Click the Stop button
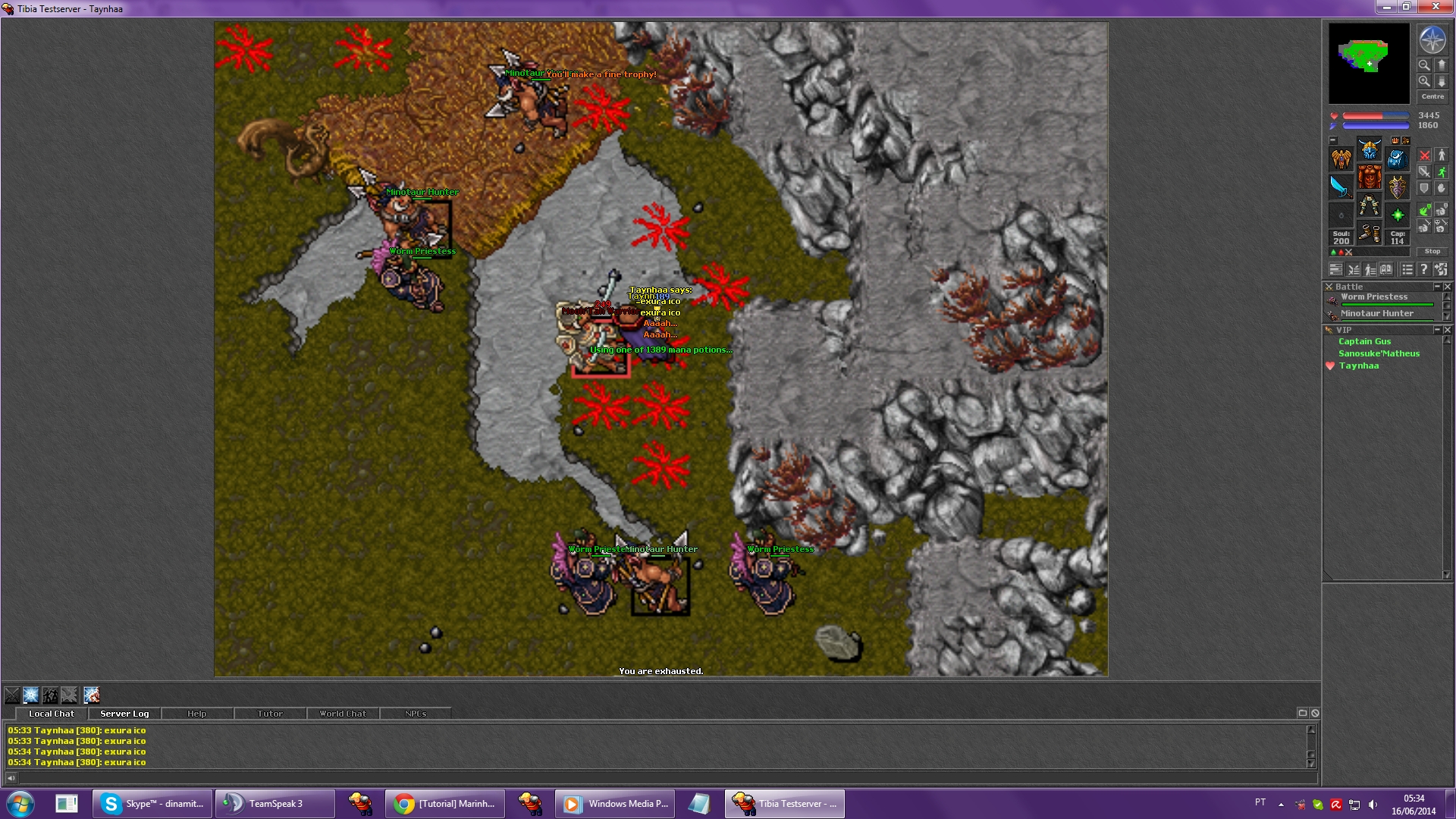Viewport: 1456px width, 819px height. (x=1432, y=251)
